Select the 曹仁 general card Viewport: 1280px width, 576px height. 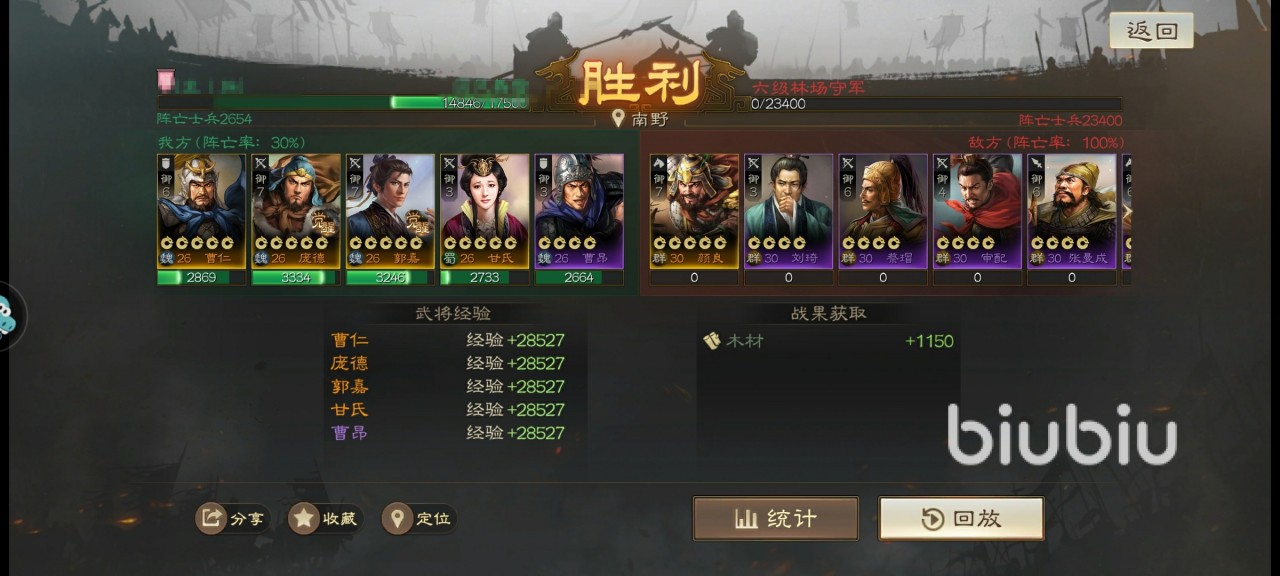(201, 211)
